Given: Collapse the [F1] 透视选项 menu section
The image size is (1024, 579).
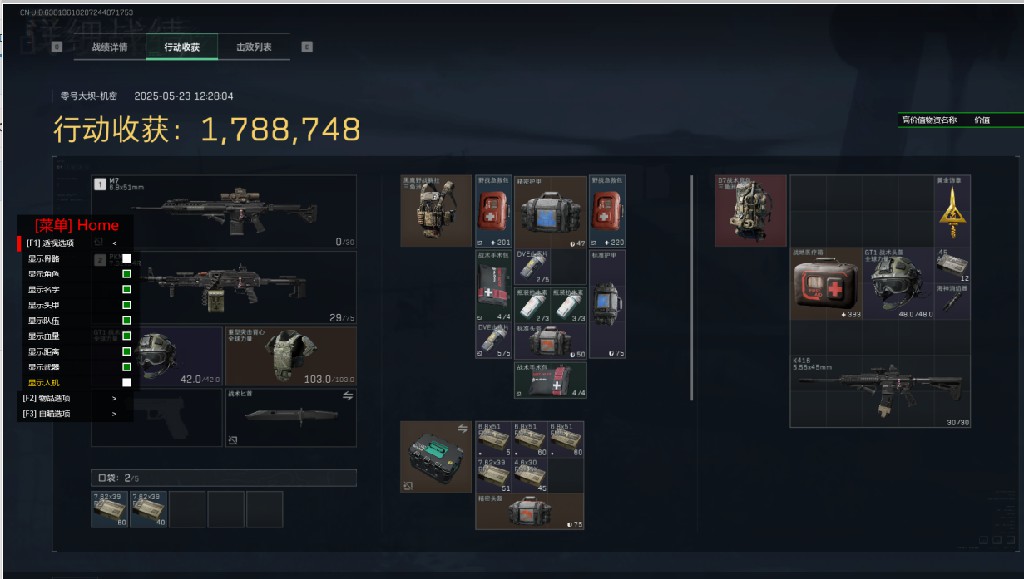Looking at the screenshot, I should pyautogui.click(x=114, y=243).
